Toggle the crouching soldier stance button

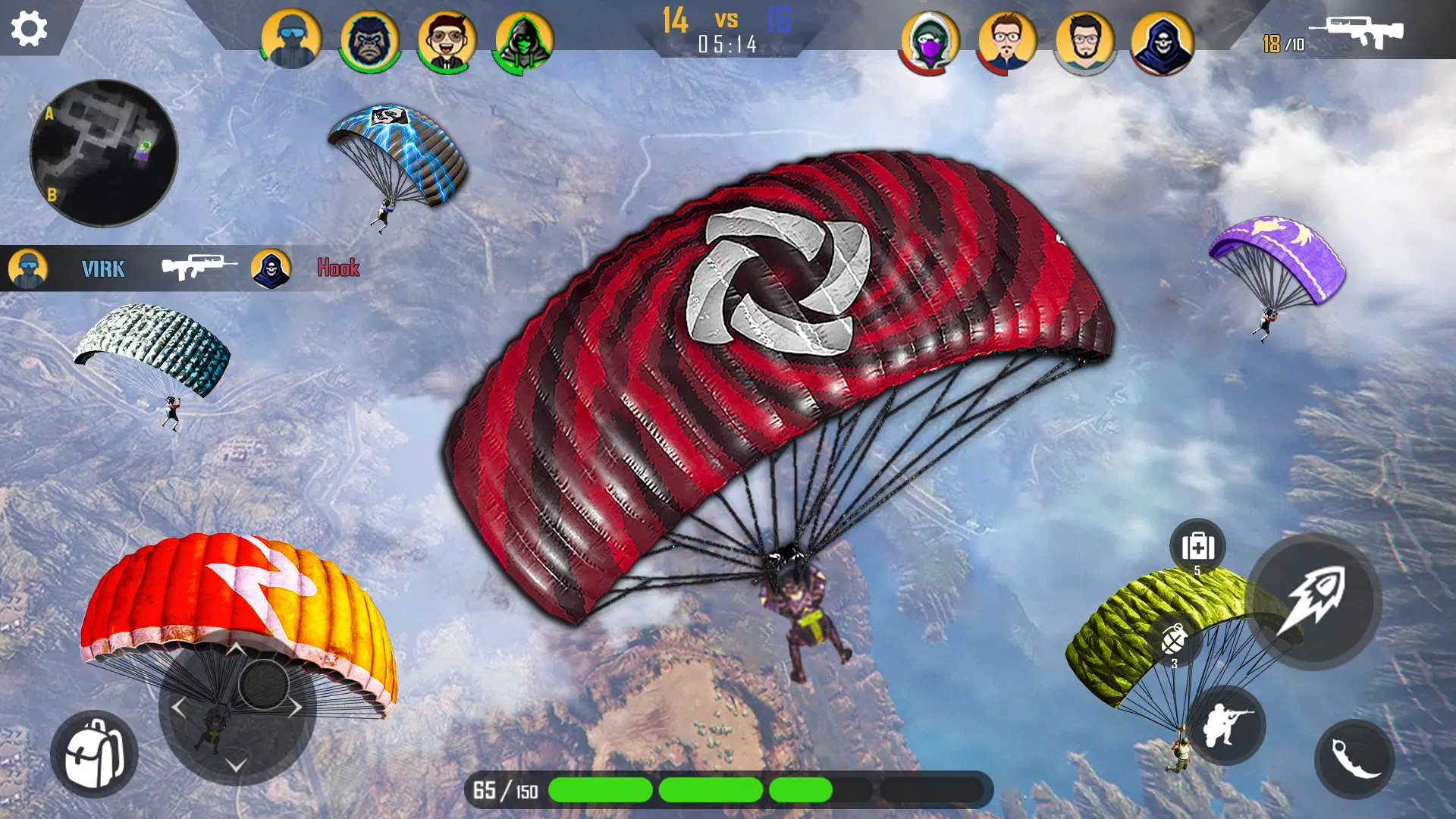tap(1225, 725)
